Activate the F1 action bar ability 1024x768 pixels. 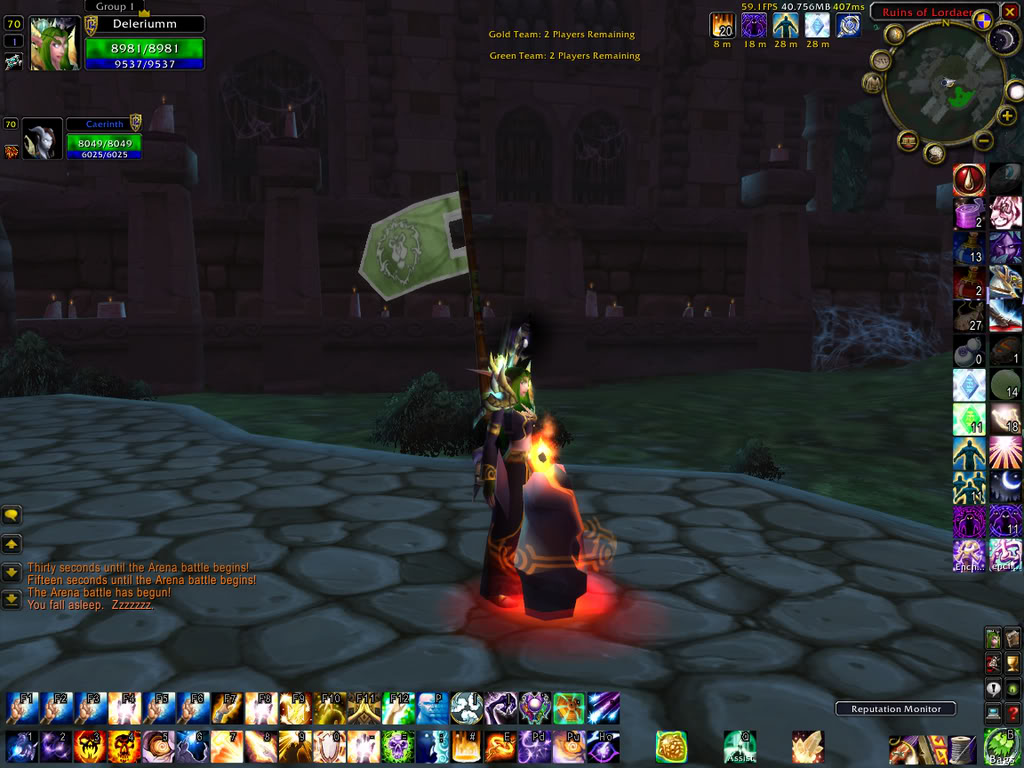[x=21, y=708]
